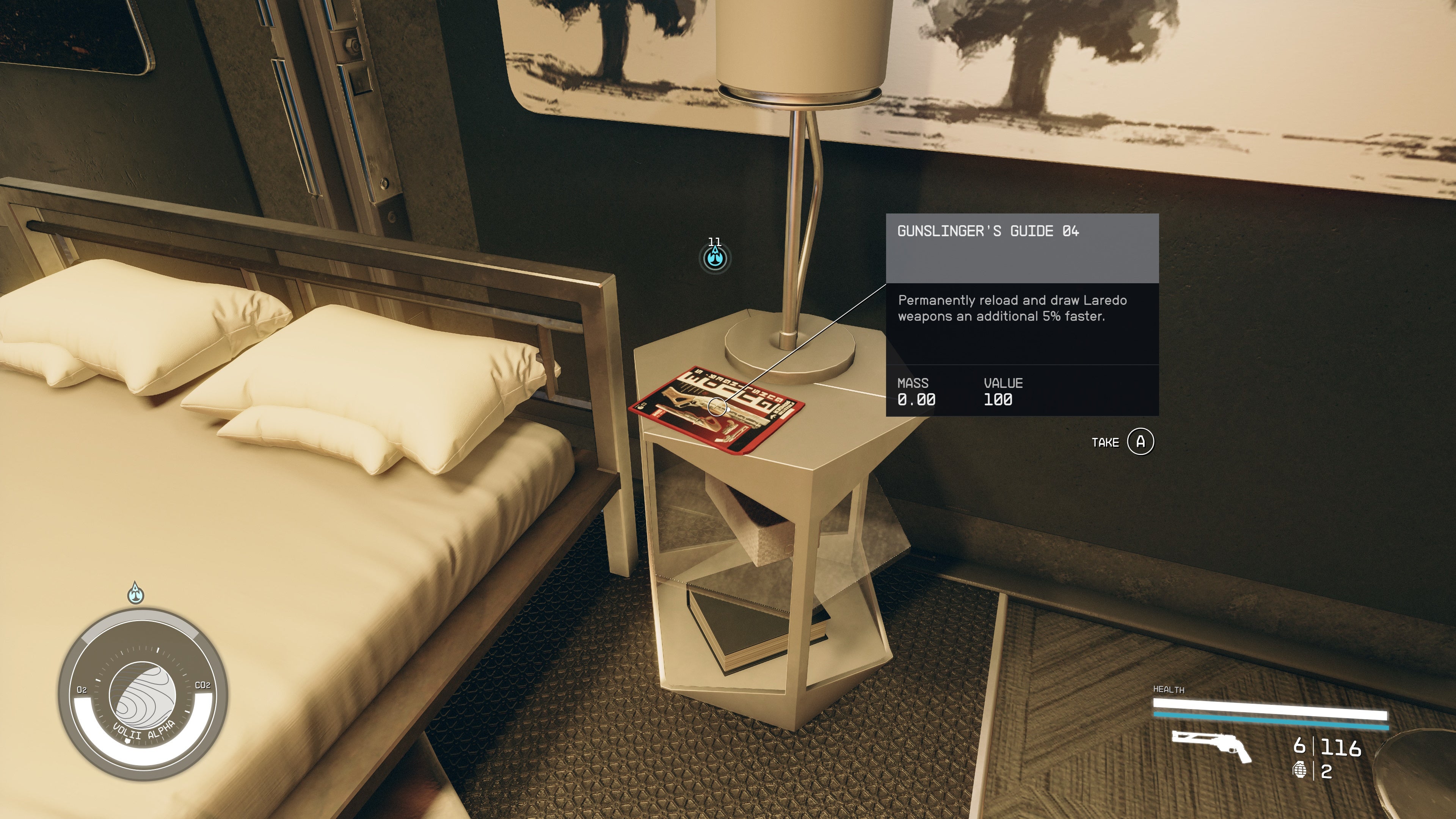Select the grenade icon near the ammo count

click(x=1300, y=770)
